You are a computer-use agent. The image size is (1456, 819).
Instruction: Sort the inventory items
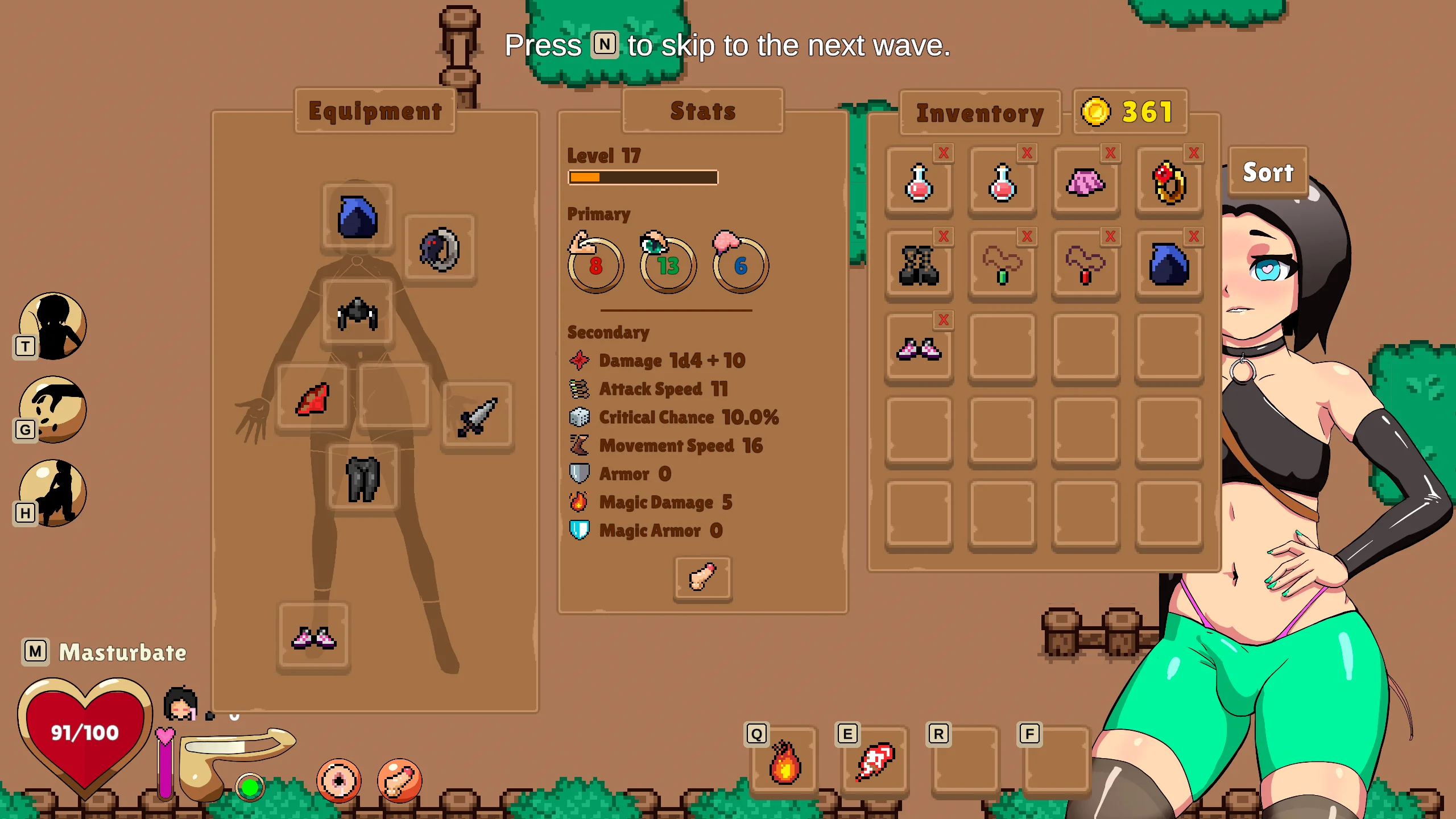[x=1268, y=172]
